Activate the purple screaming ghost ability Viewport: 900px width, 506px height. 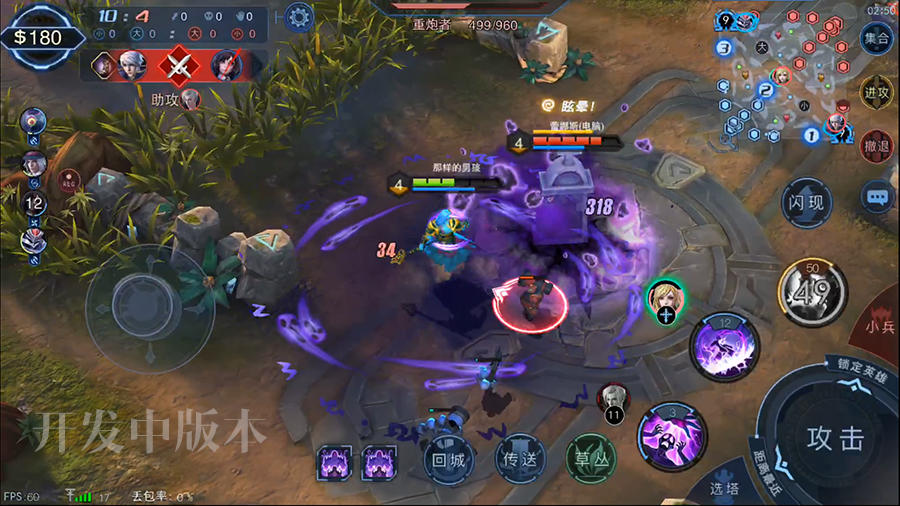coord(672,436)
